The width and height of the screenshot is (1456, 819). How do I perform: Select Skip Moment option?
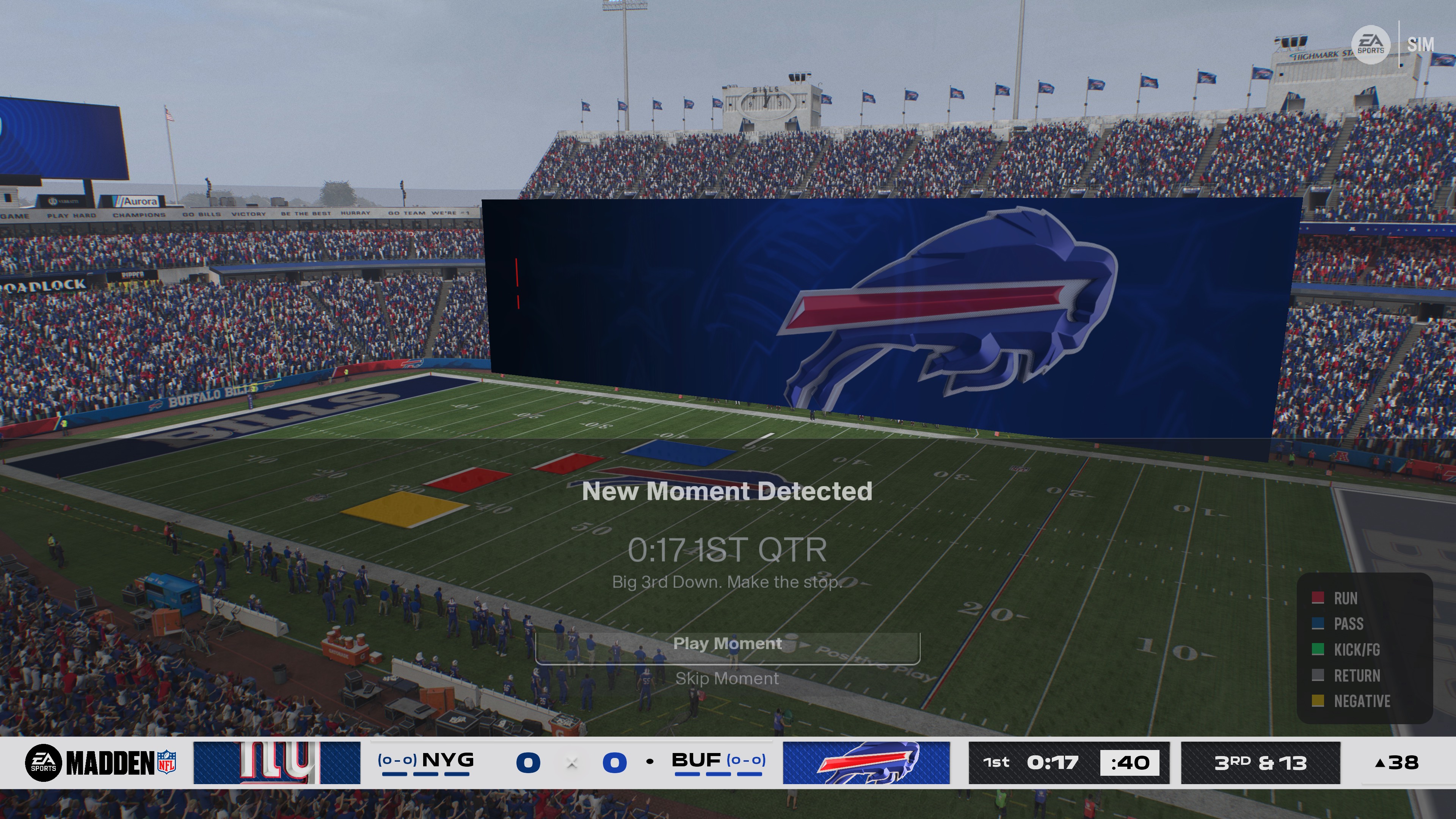point(727,679)
